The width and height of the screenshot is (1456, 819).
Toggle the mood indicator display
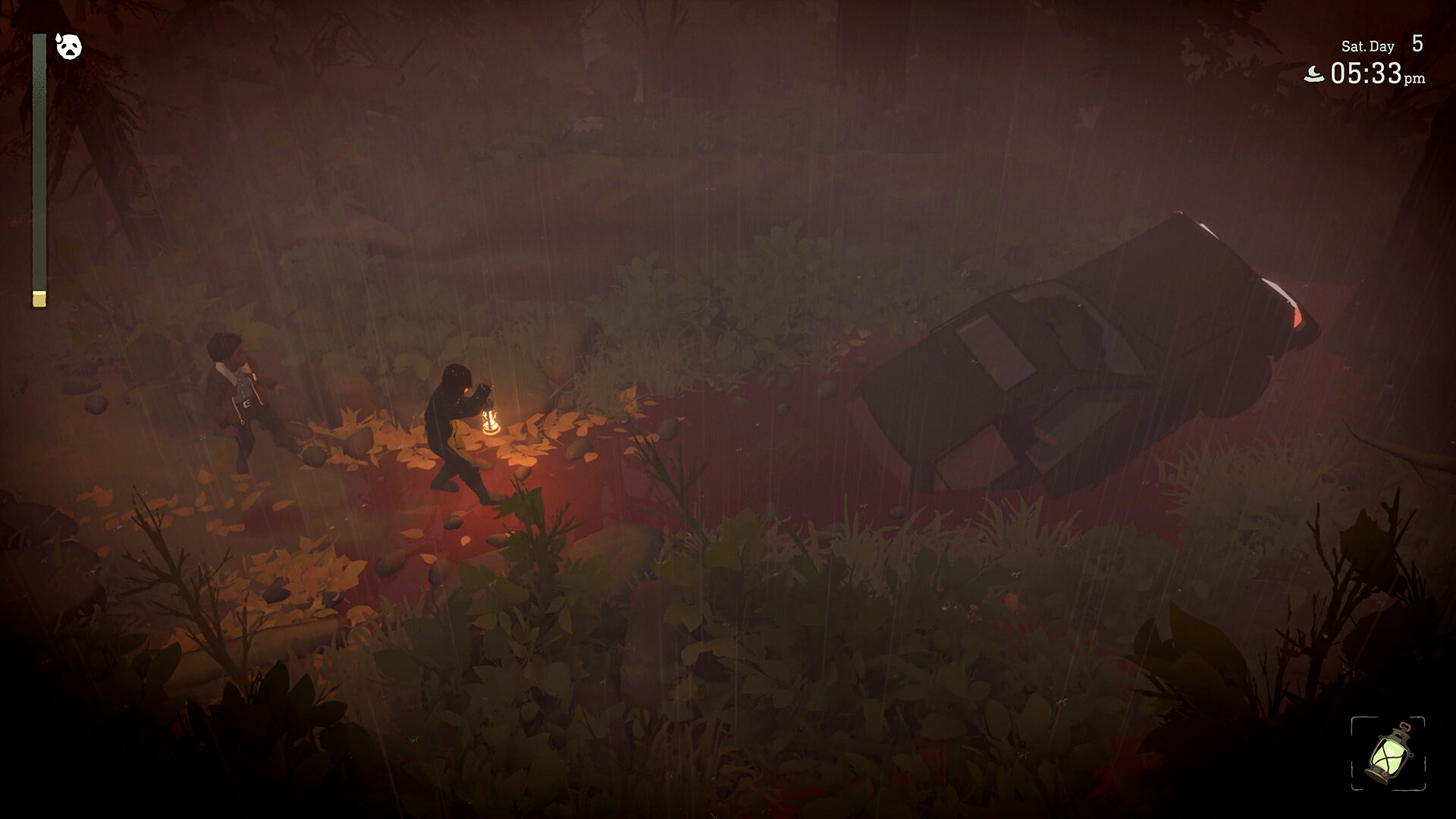69,48
